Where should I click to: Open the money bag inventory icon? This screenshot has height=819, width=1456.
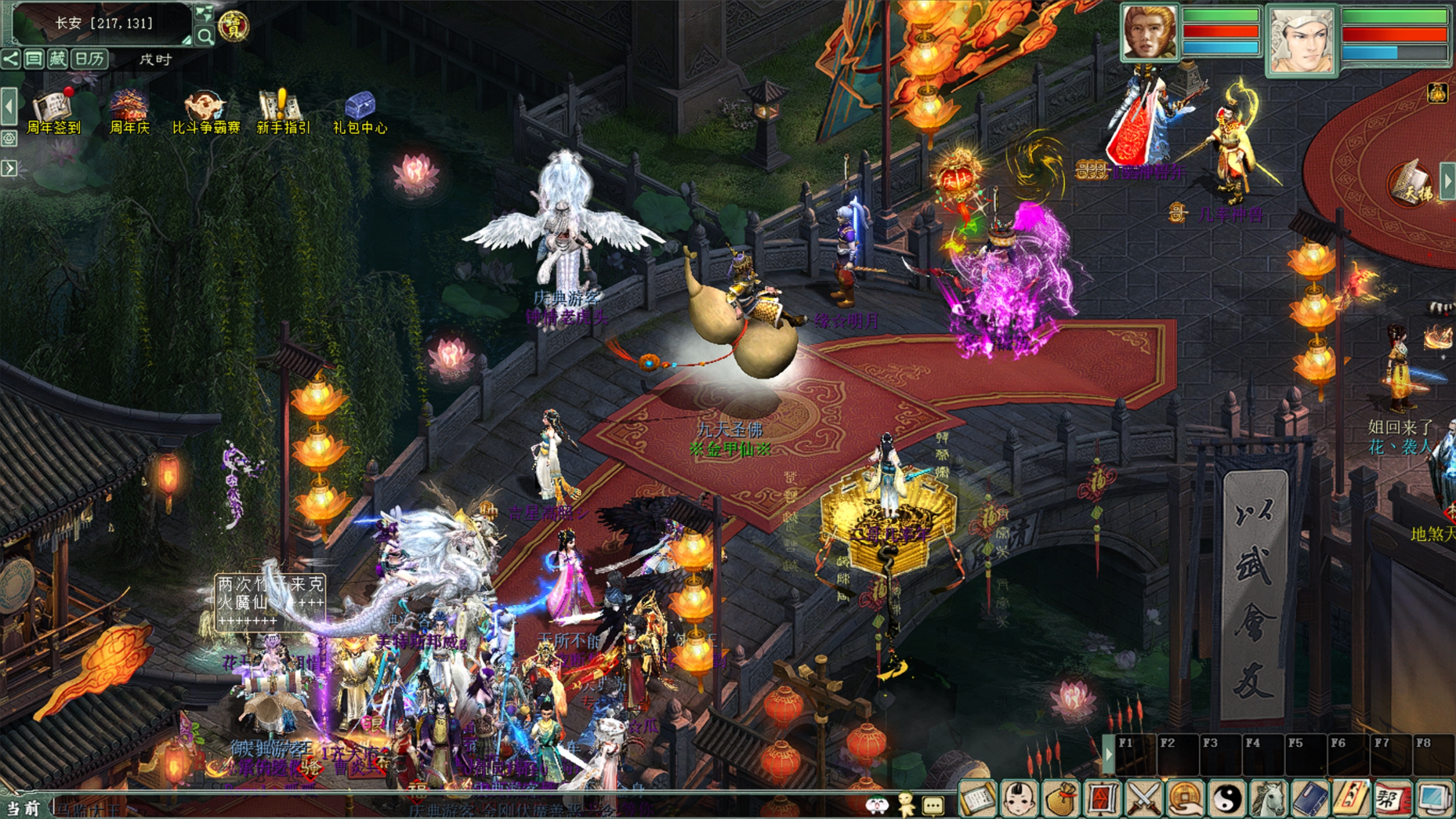click(1061, 799)
